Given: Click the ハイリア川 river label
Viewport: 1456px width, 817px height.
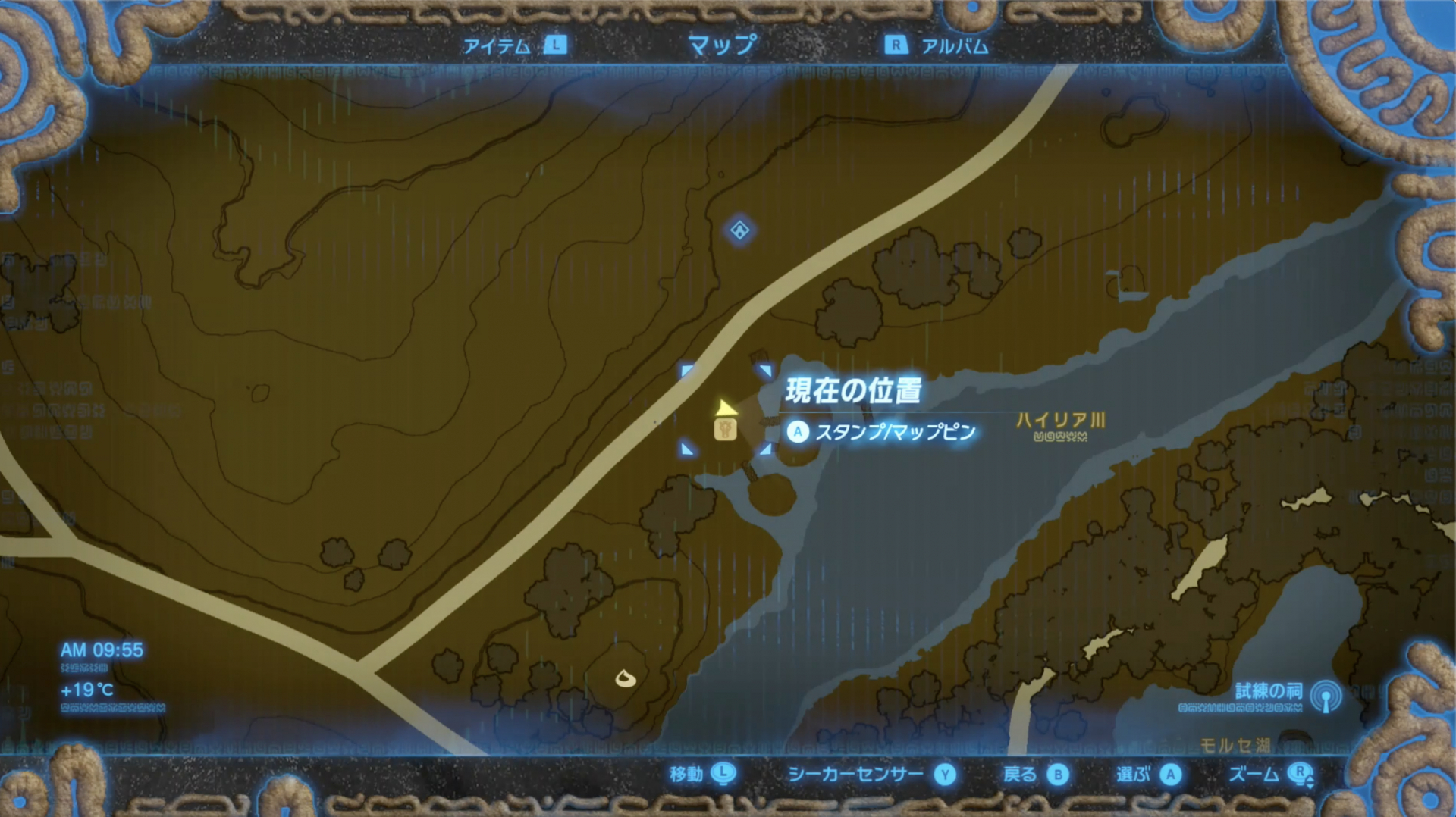Looking at the screenshot, I should coord(1062,416).
